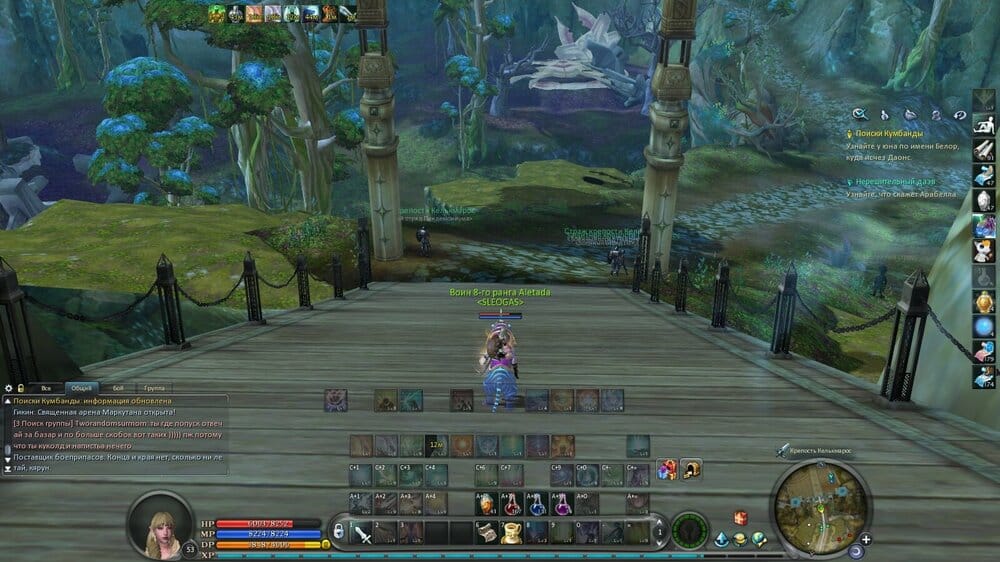Toggle the hotbar lock icon
The image size is (1000, 562).
pyautogui.click(x=339, y=529)
